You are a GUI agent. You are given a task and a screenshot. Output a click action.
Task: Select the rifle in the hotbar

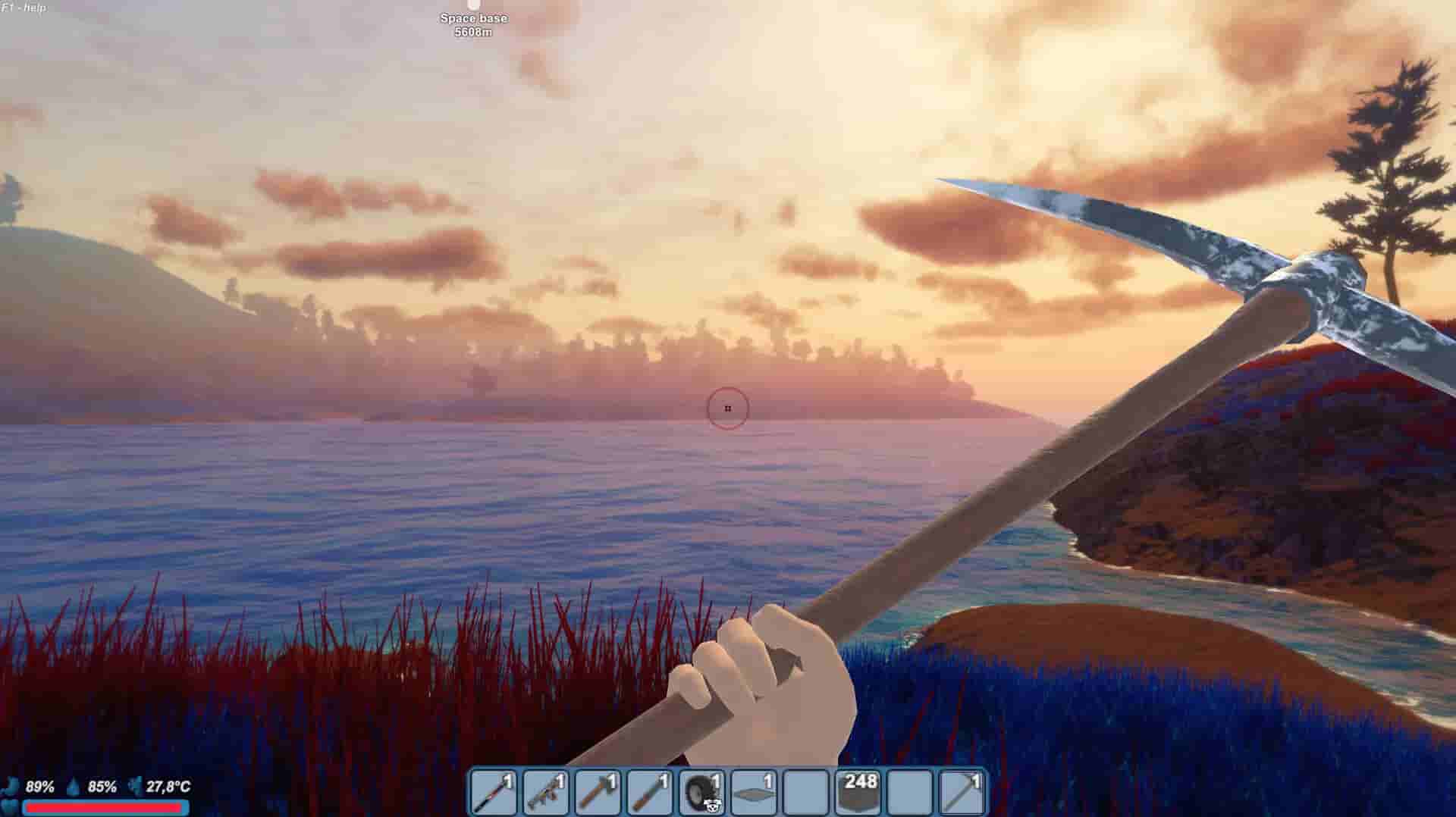(544, 791)
